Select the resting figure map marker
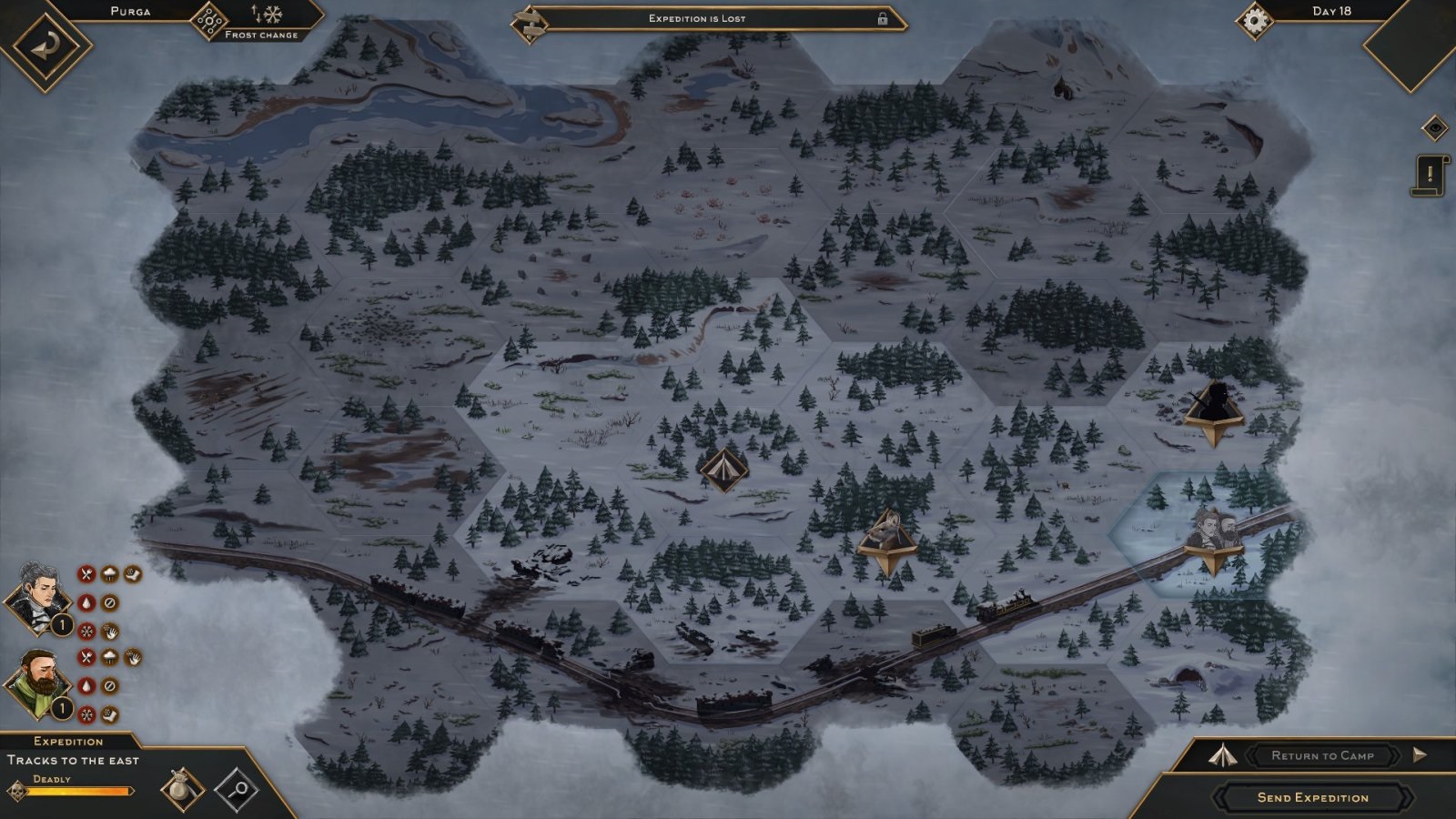The image size is (1456, 819). coord(887,538)
